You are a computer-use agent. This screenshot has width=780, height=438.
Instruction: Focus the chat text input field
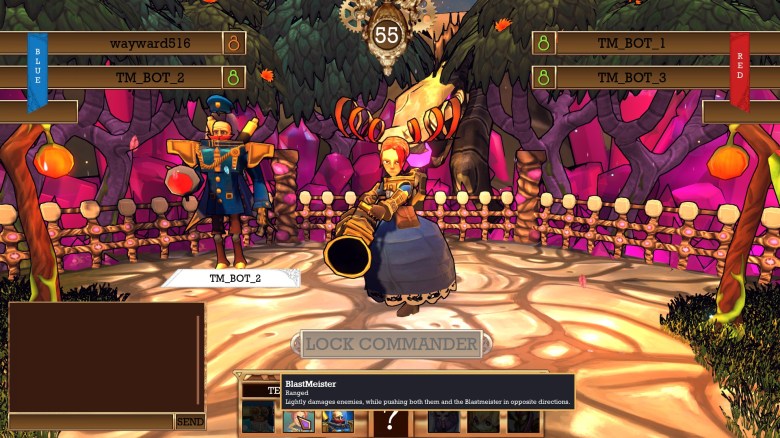coord(90,422)
